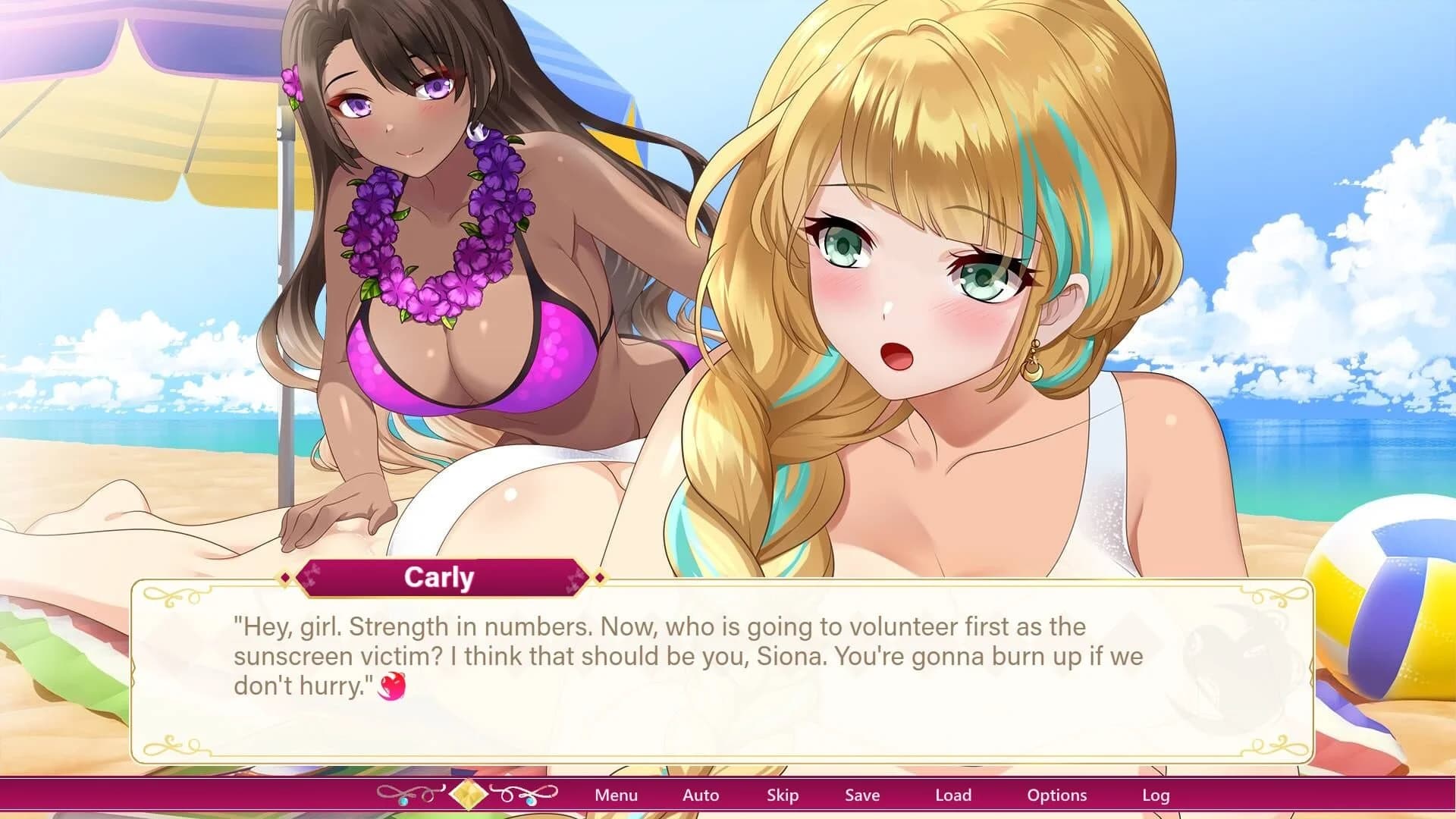The width and height of the screenshot is (1456, 819).
Task: Click the small pink diamond right of the nameplate
Action: point(600,578)
